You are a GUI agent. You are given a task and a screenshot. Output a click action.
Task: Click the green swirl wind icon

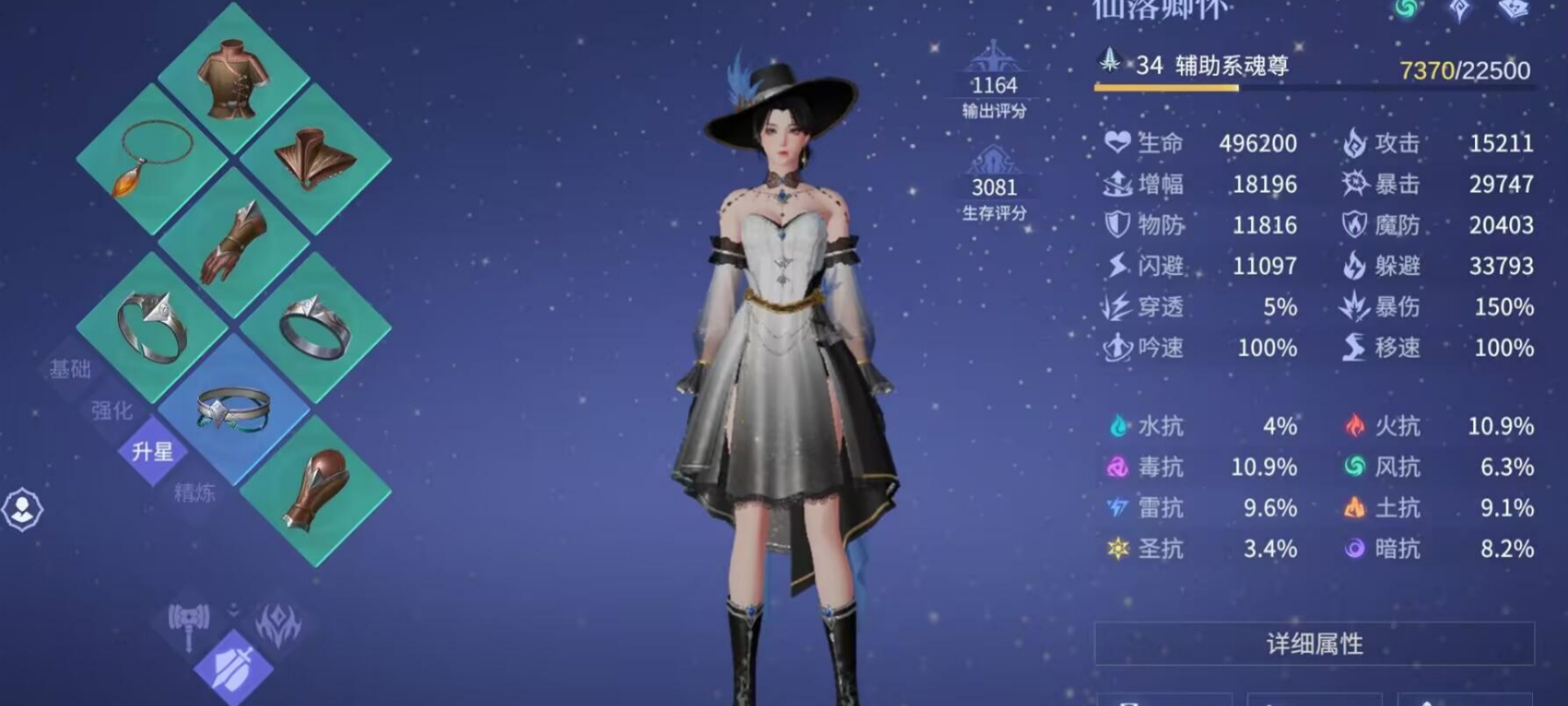point(1405,9)
